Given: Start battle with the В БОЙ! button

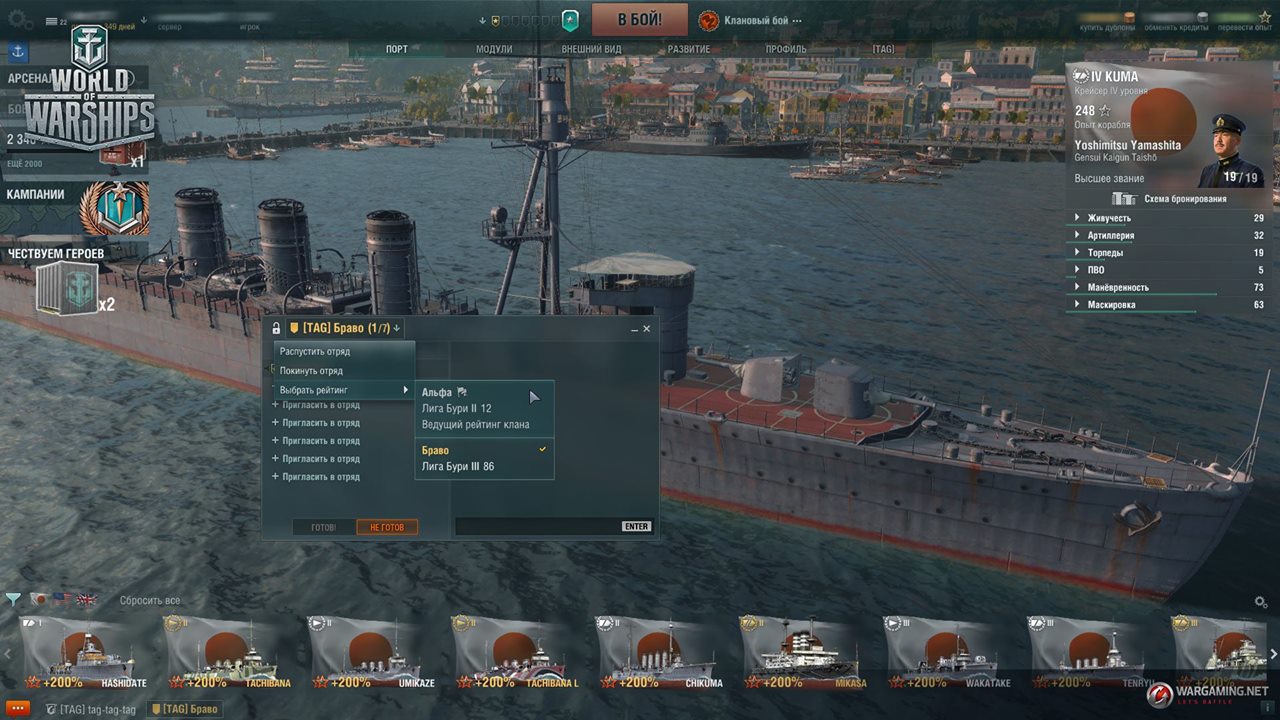Looking at the screenshot, I should (x=639, y=20).
